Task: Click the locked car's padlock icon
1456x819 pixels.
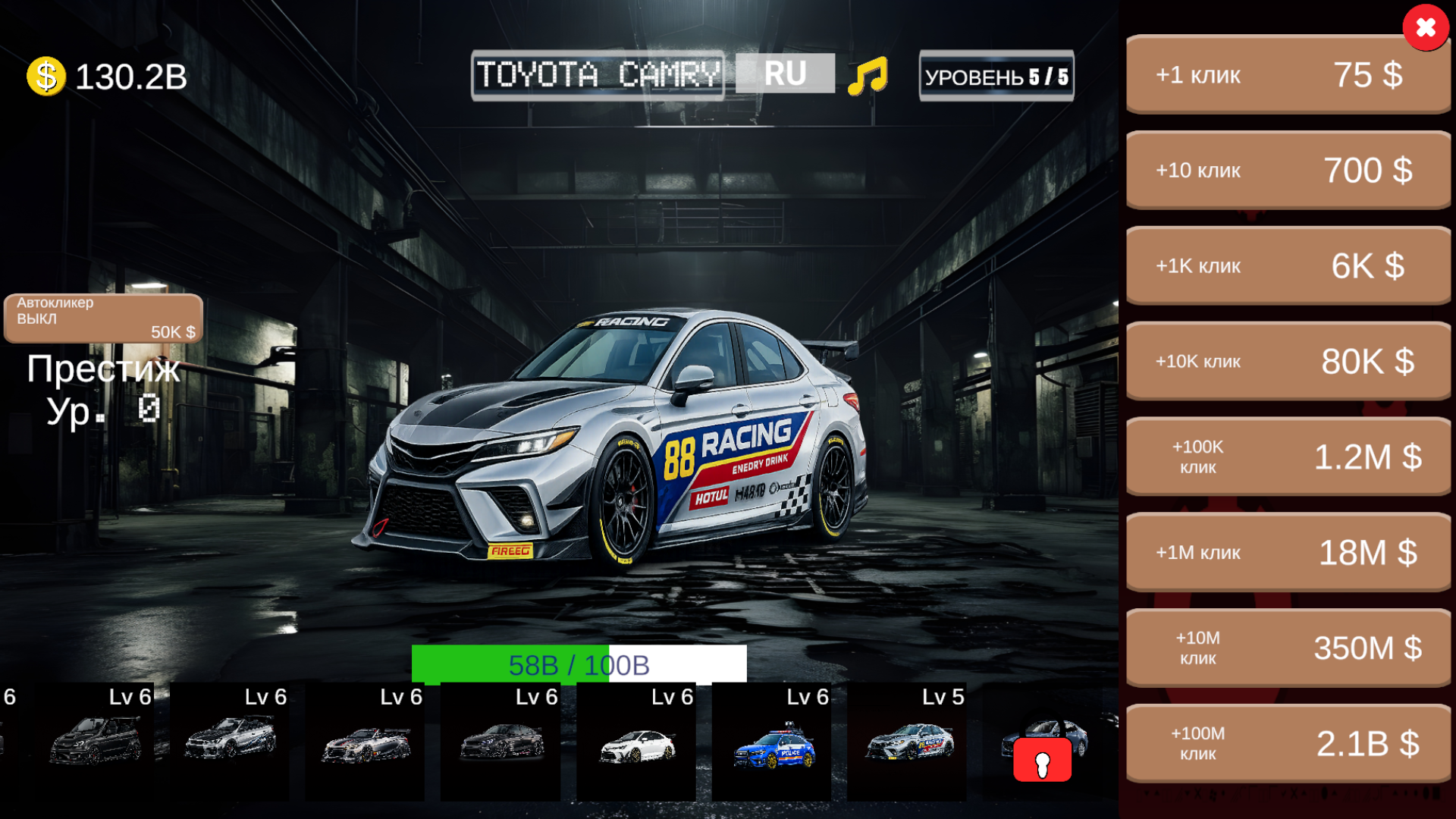Action: point(1043,758)
